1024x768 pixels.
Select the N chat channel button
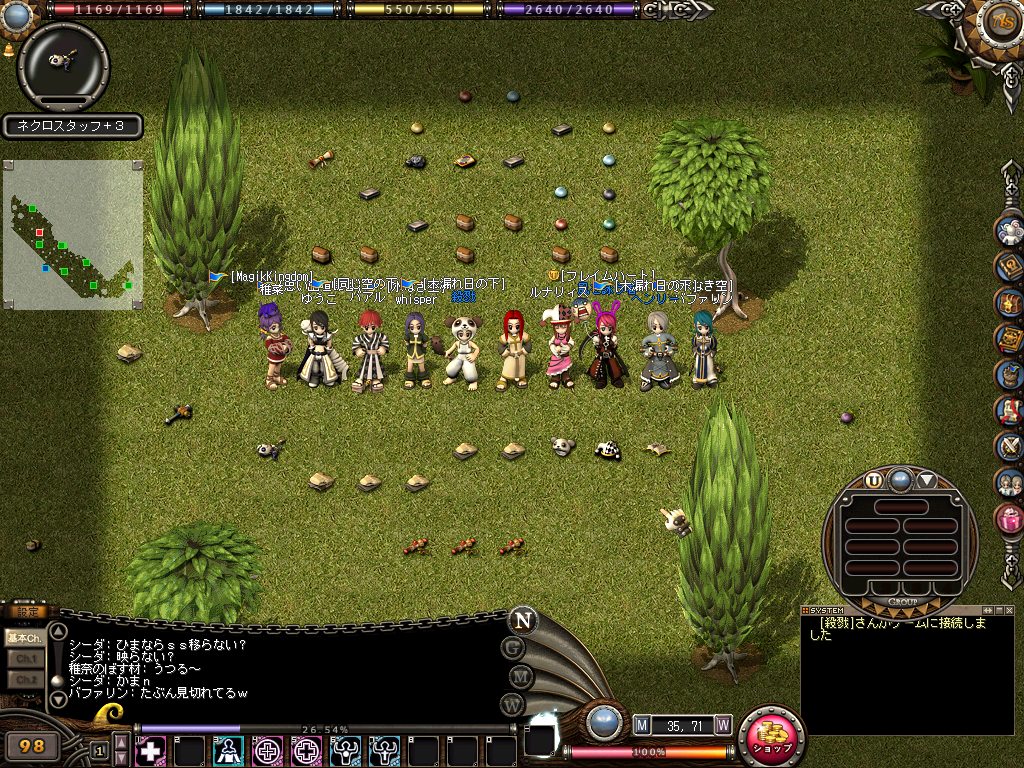522,620
